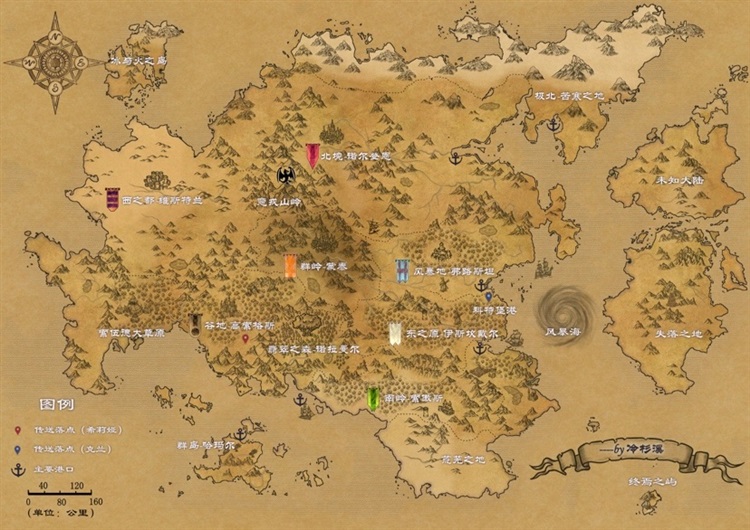The image size is (750, 530).
Task: Choose the green crystal banner for 南岭
Action: [x=373, y=398]
